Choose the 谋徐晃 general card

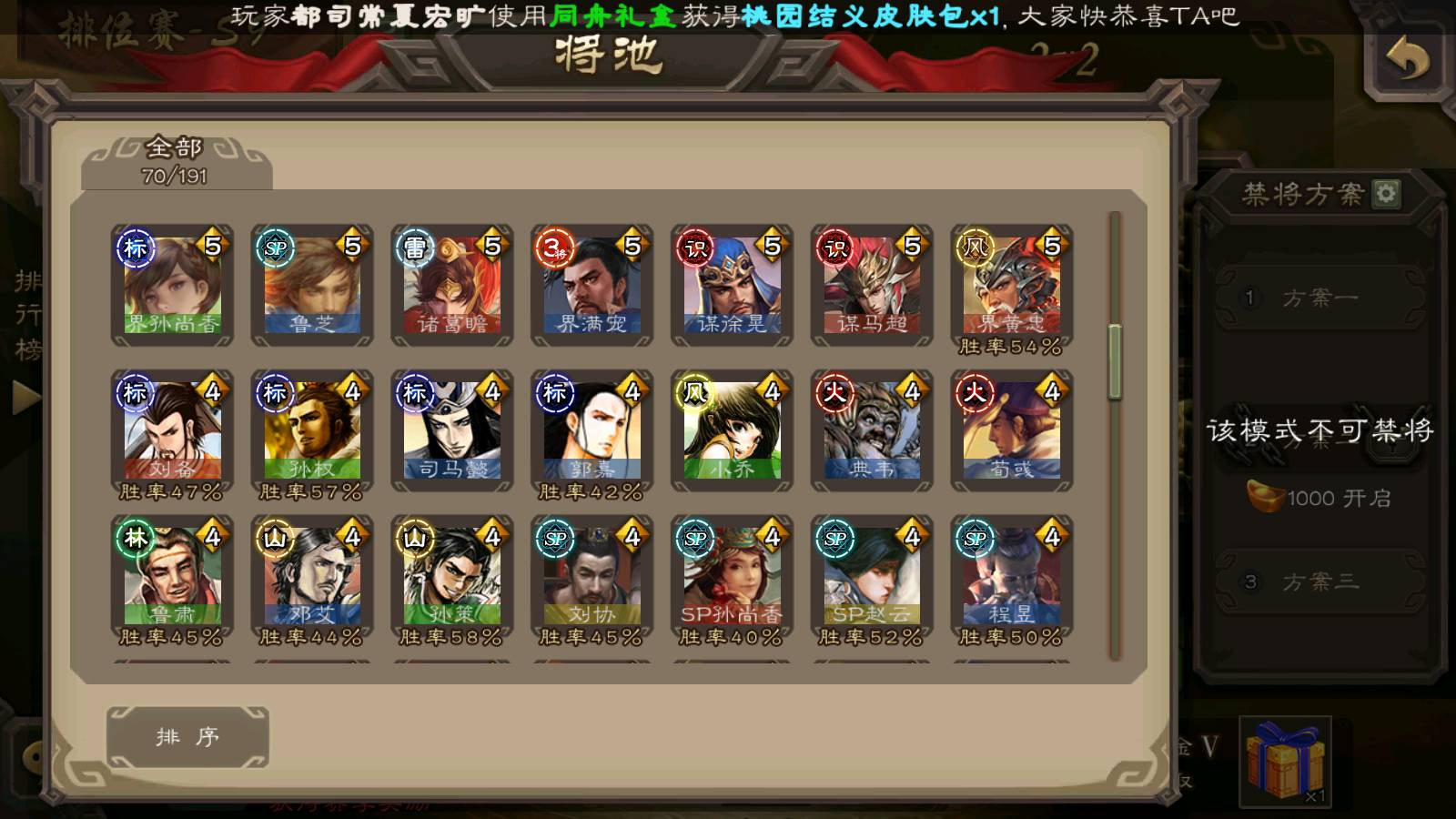point(732,286)
